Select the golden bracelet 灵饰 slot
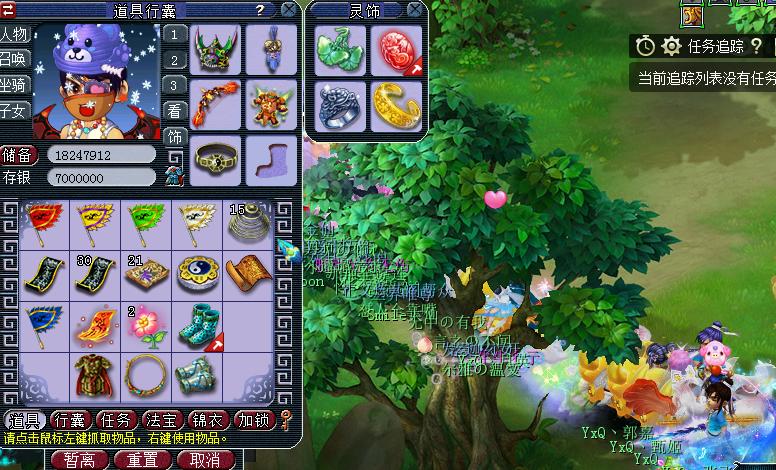The image size is (776, 470). coord(394,104)
